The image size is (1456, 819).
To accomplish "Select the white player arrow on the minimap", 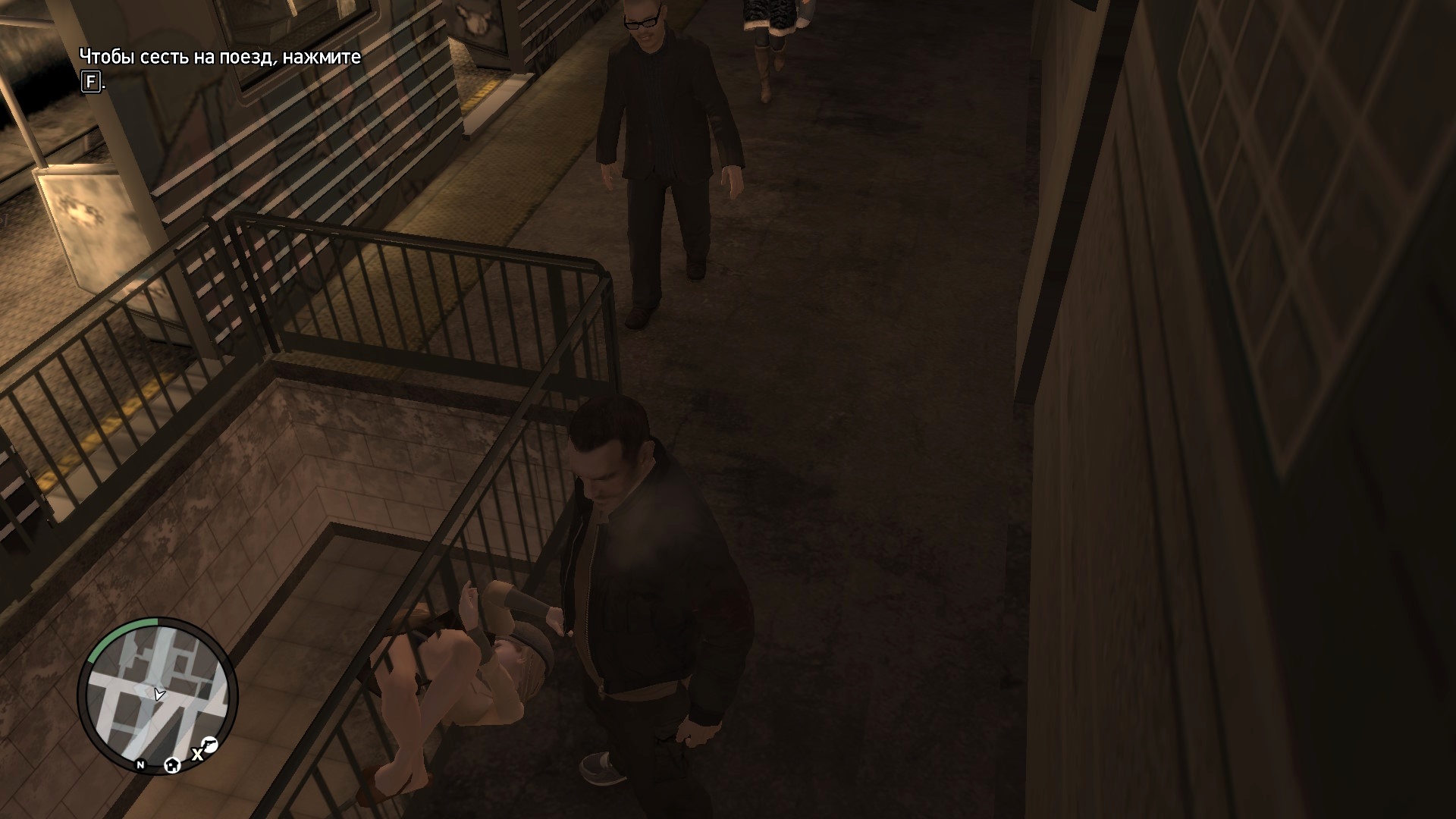I will pos(158,692).
